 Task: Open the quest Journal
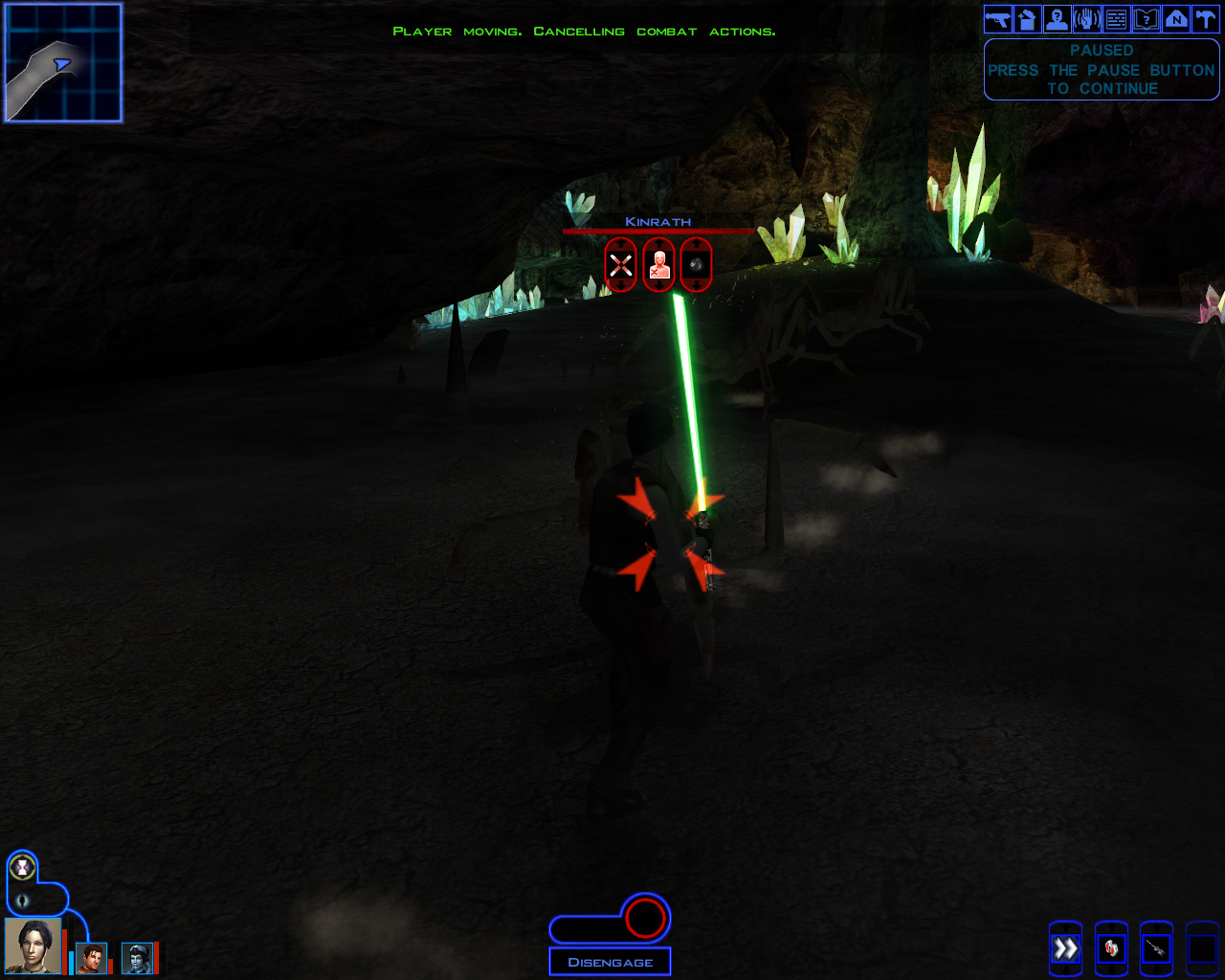point(1146,18)
